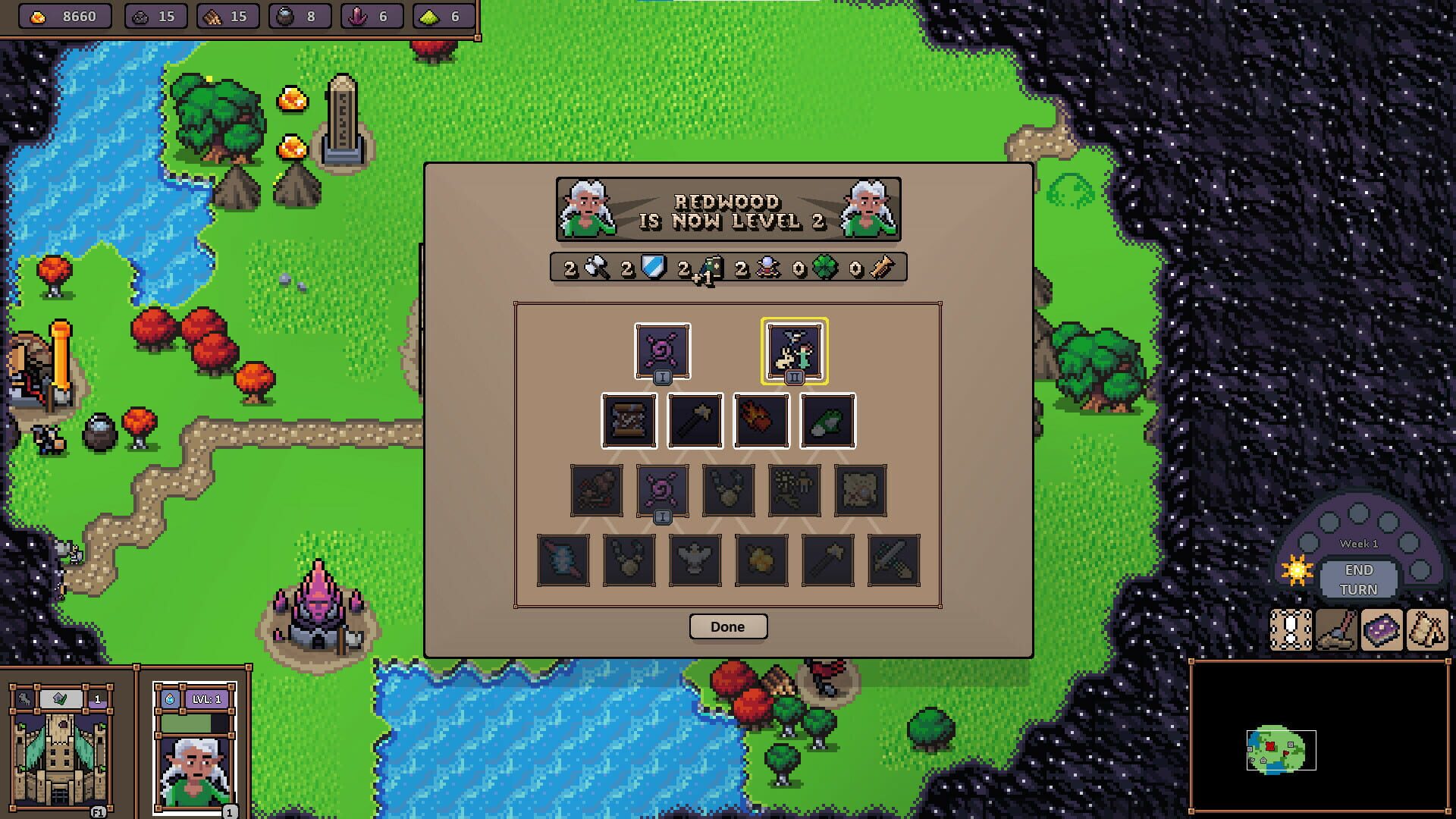This screenshot has width=1456, height=819.
Task: Select the green frog leg skill option
Action: [827, 419]
